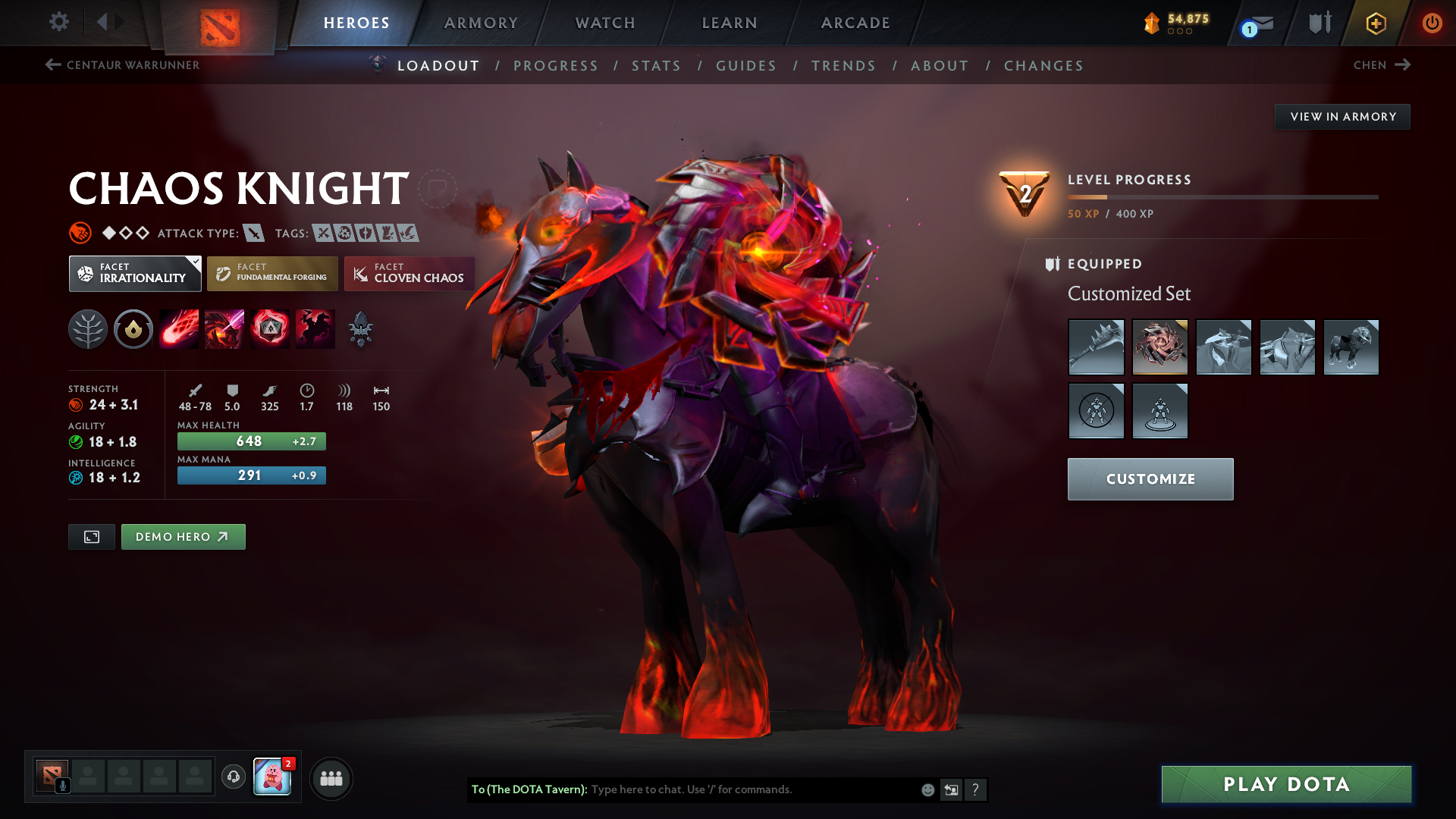
Task: Select the Reality Rift ability icon
Action: (224, 328)
